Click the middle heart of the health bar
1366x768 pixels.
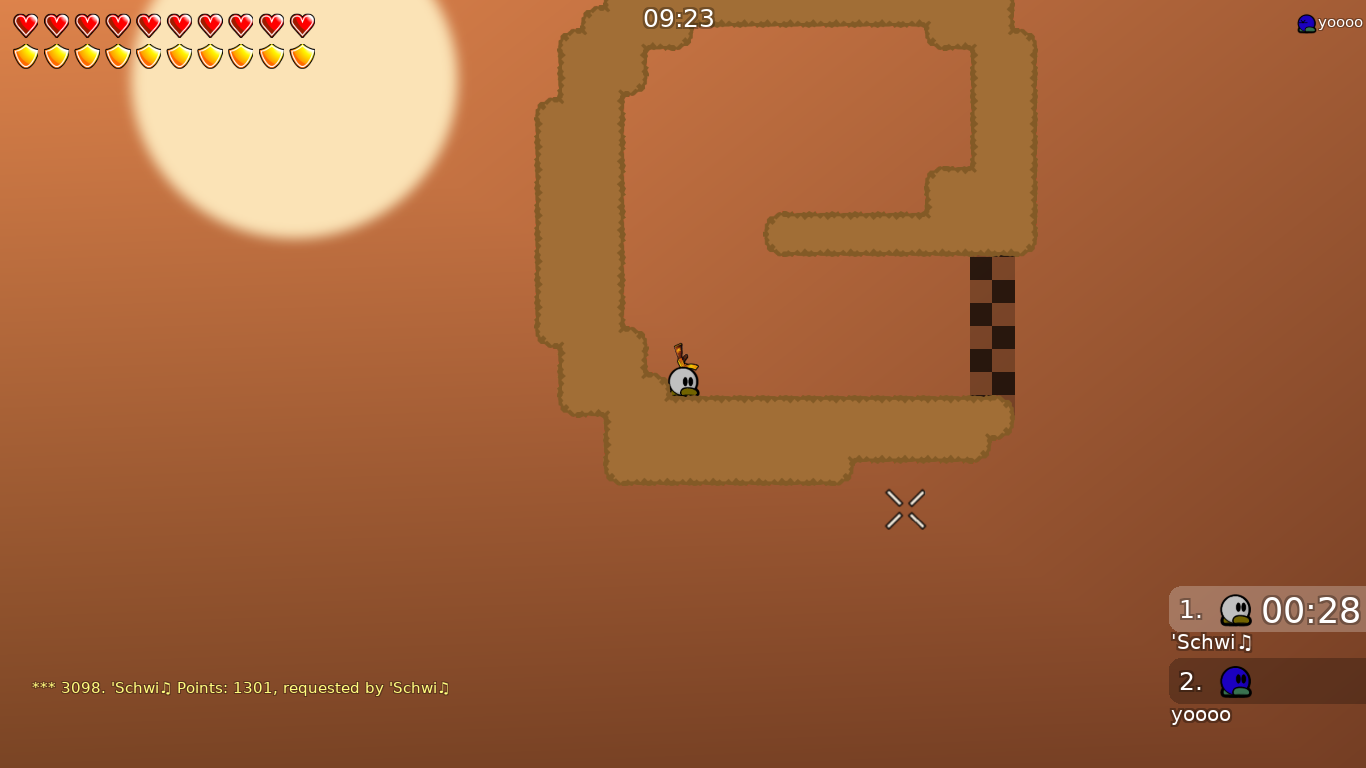[x=147, y=25]
